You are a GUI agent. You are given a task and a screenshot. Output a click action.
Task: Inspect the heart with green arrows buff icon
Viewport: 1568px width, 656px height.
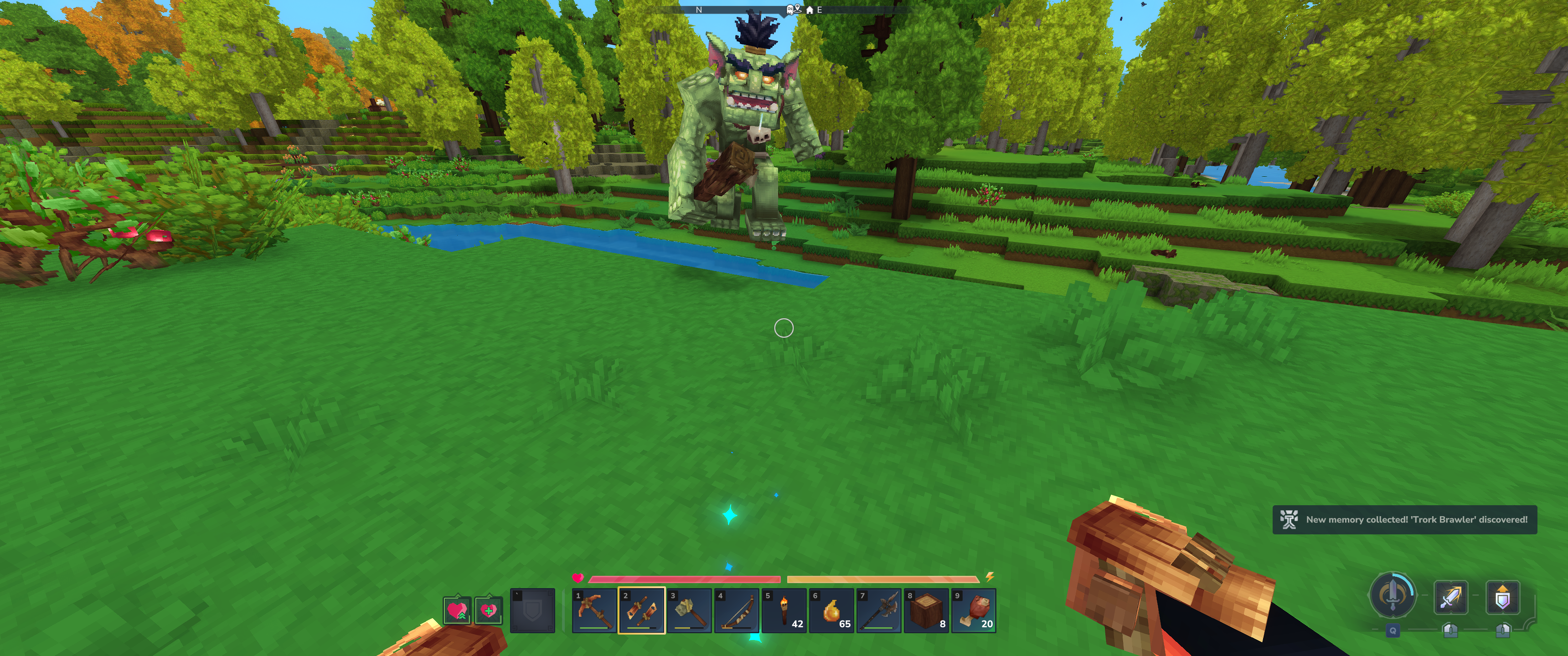[457, 610]
